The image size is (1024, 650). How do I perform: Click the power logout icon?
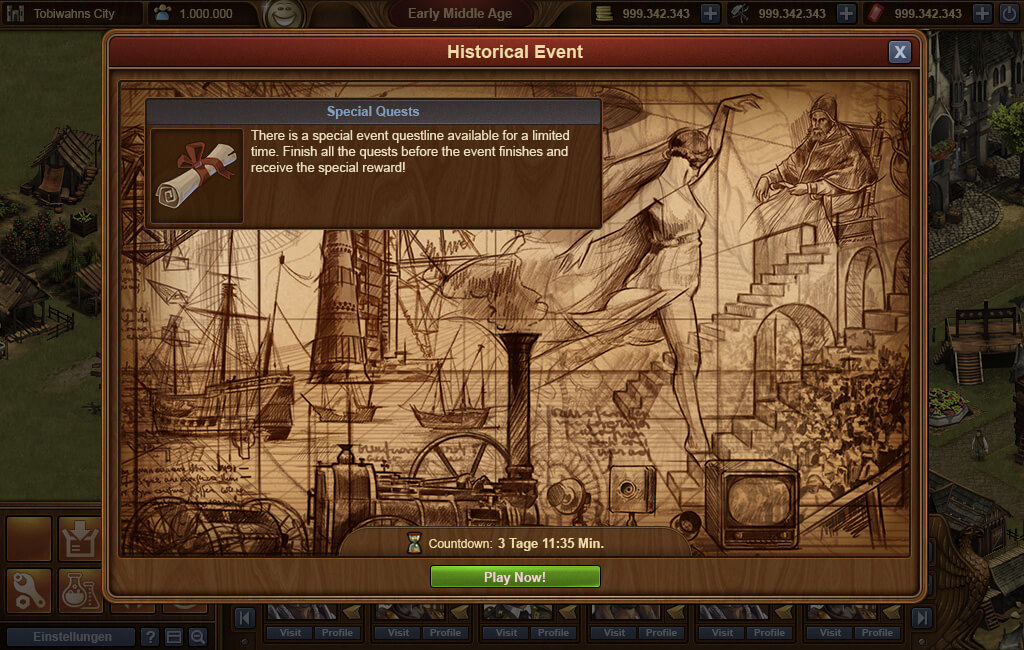1009,14
